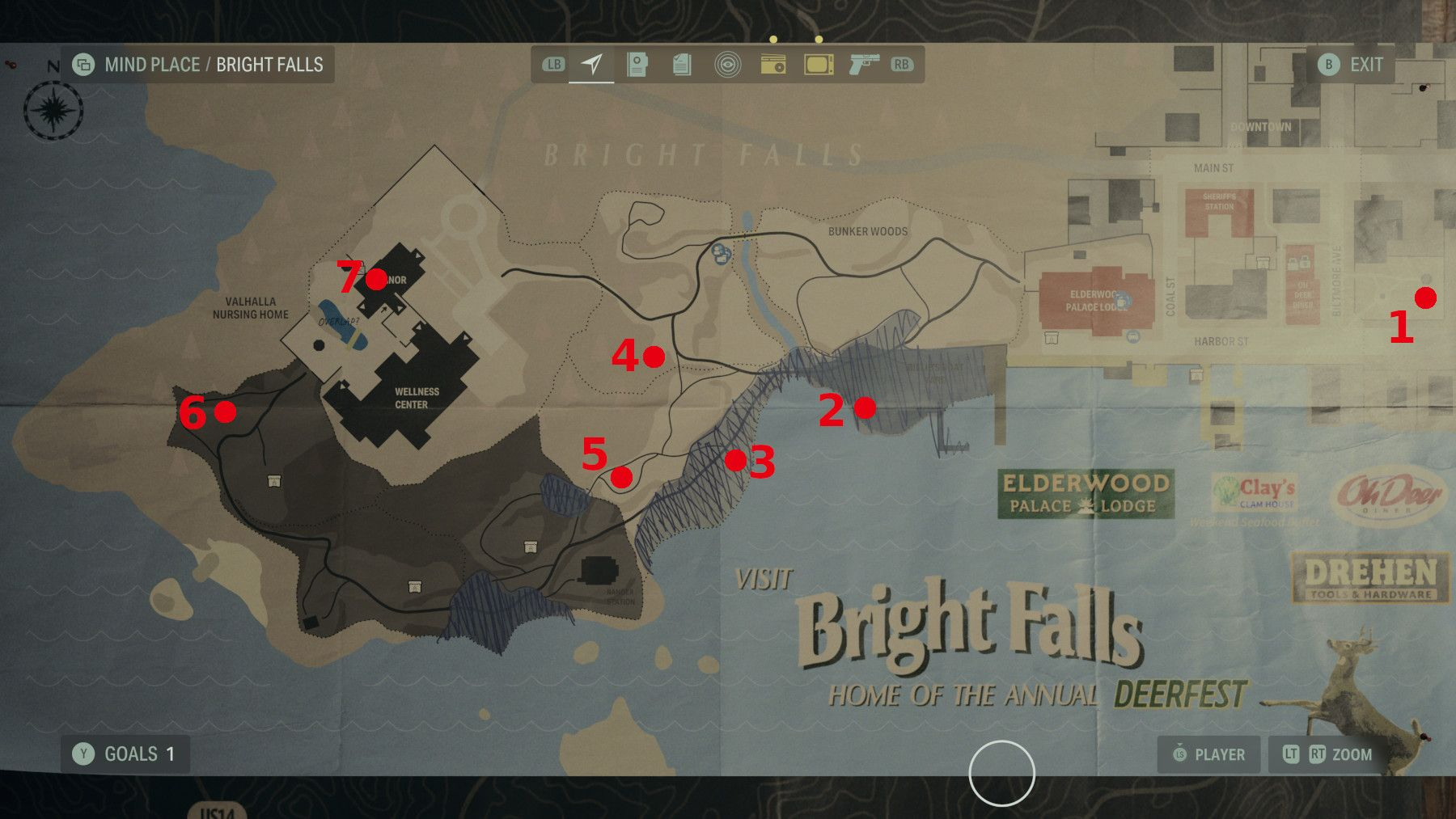The image size is (1456, 819).
Task: Select red marker 1 near Biltmore Ave
Action: [x=1425, y=298]
